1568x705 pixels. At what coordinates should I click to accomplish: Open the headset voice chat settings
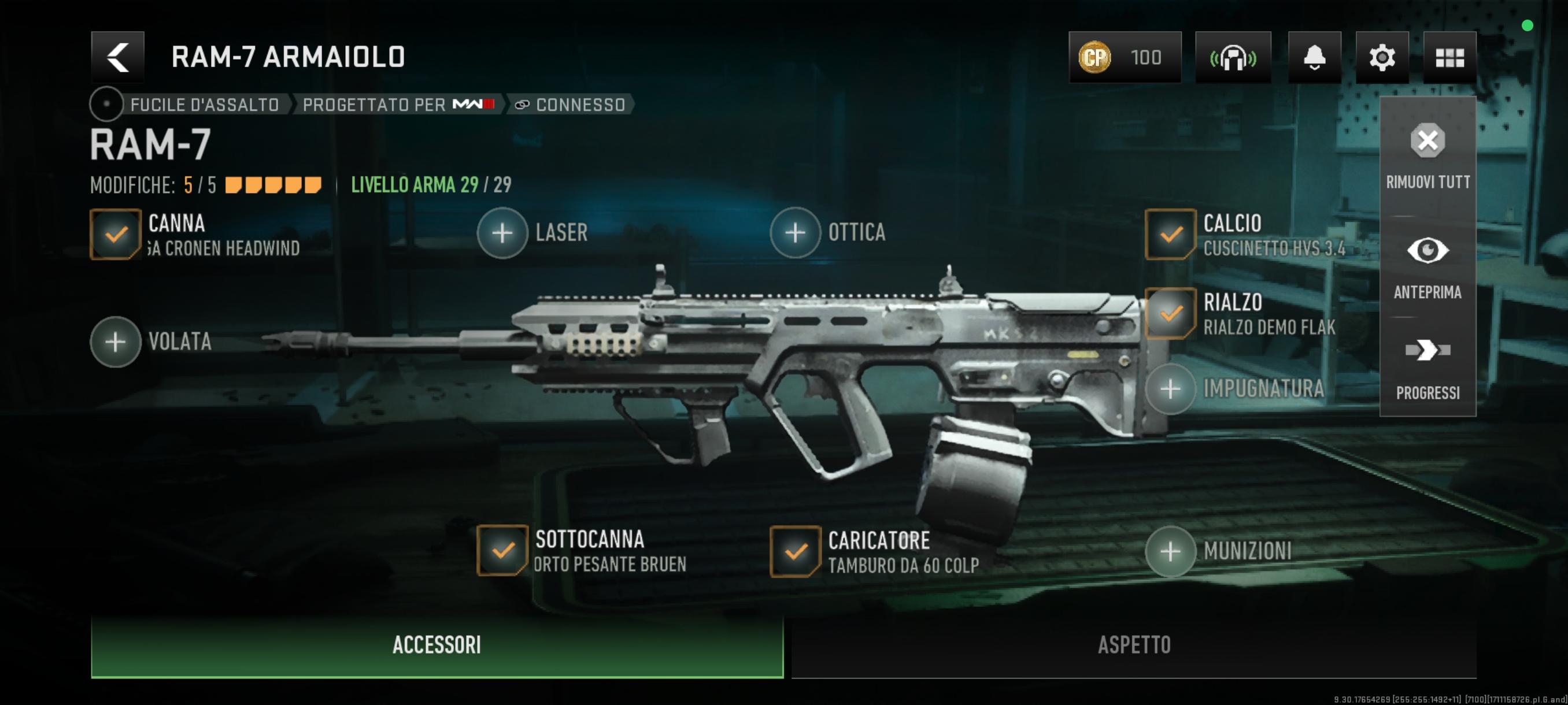[x=1233, y=57]
